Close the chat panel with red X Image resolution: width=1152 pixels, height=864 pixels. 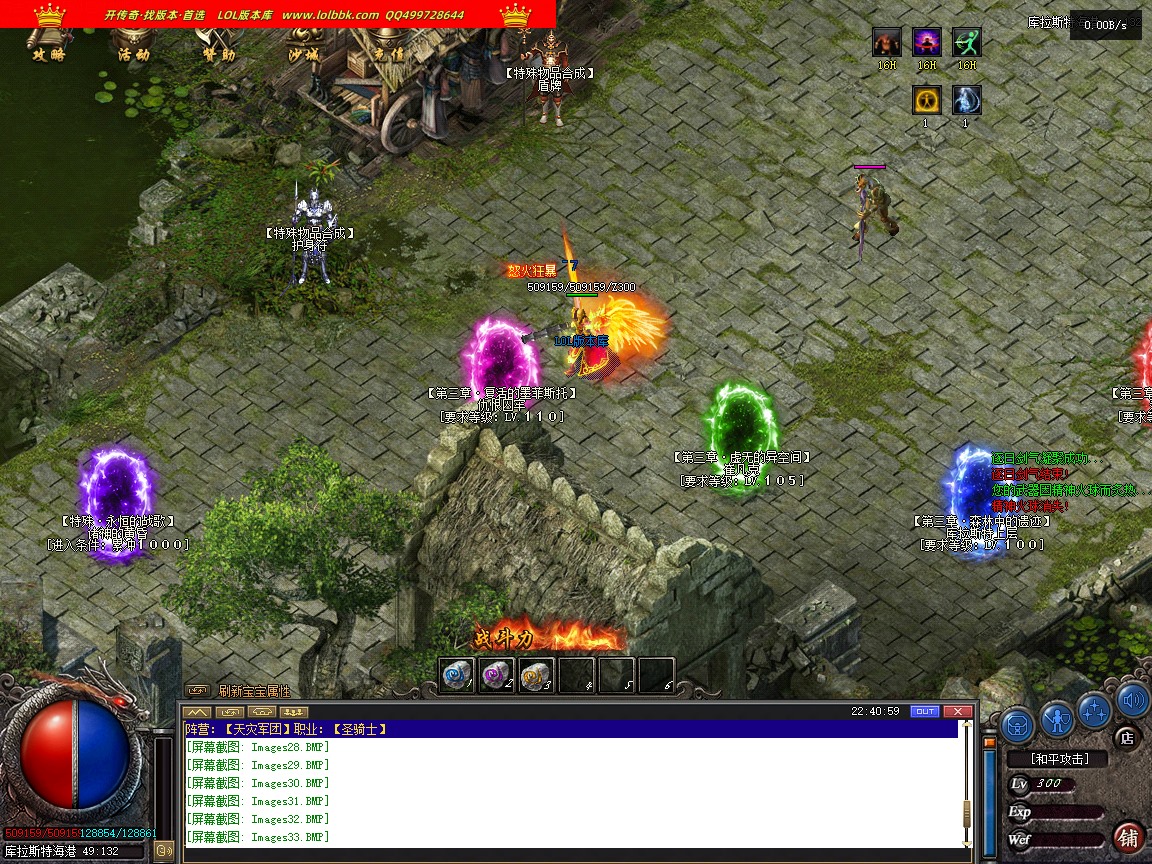tap(958, 712)
